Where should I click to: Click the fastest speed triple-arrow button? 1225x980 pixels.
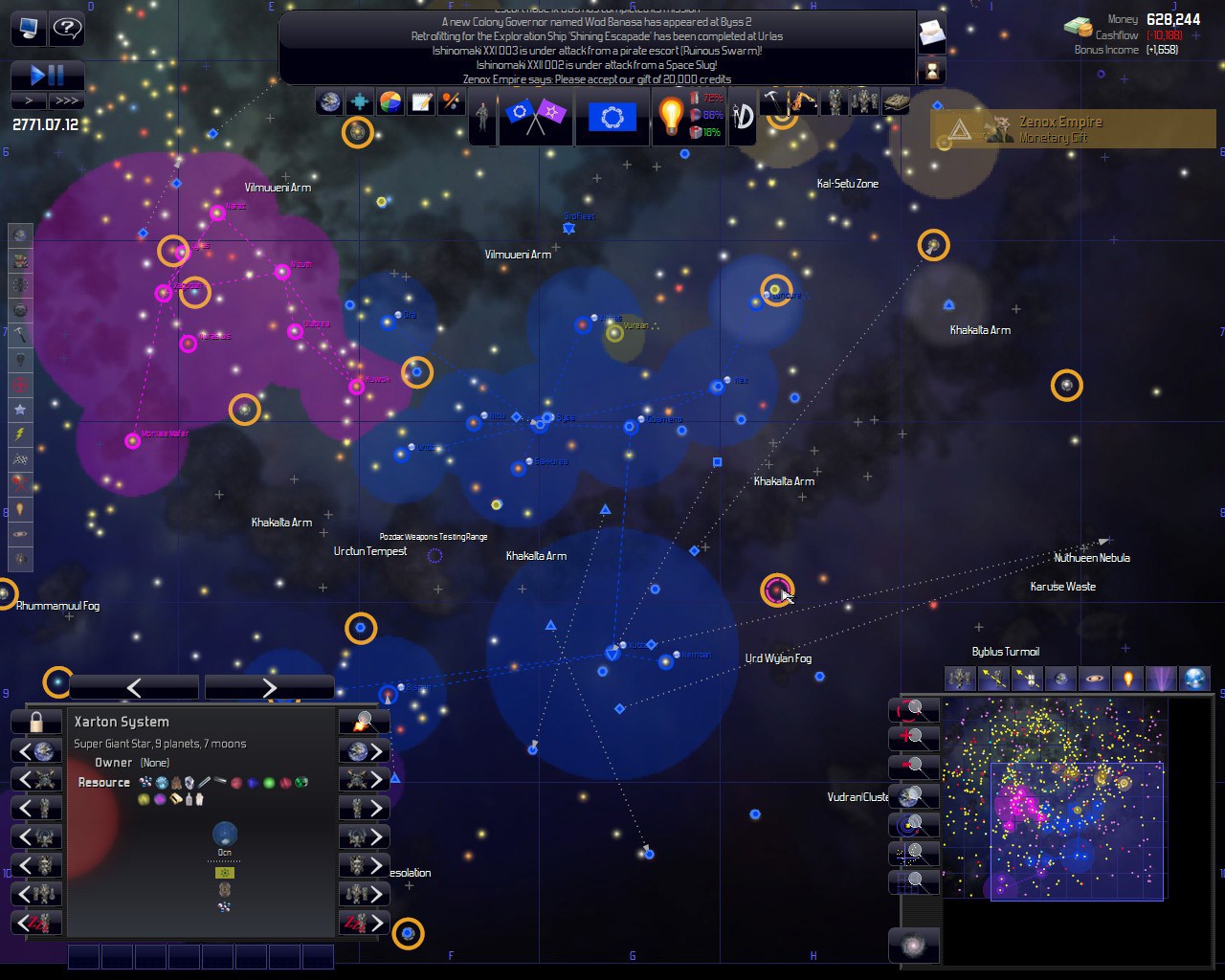point(66,100)
